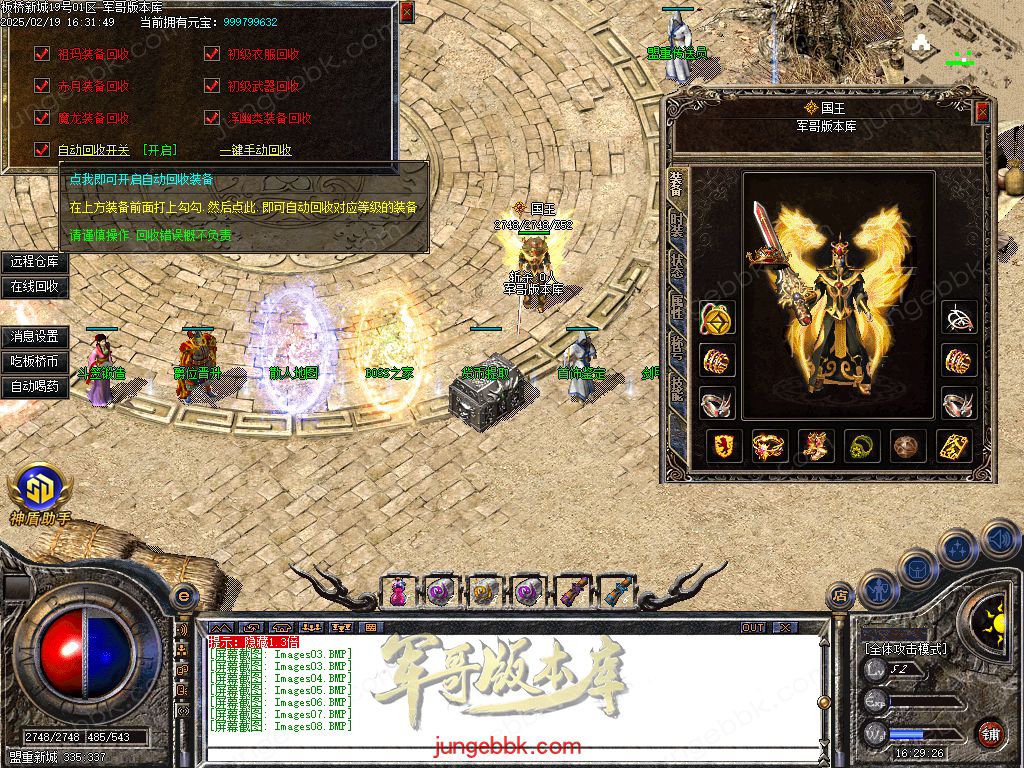Toggle the 初级武器回收 checkbox
The width and height of the screenshot is (1024, 768).
(211, 86)
